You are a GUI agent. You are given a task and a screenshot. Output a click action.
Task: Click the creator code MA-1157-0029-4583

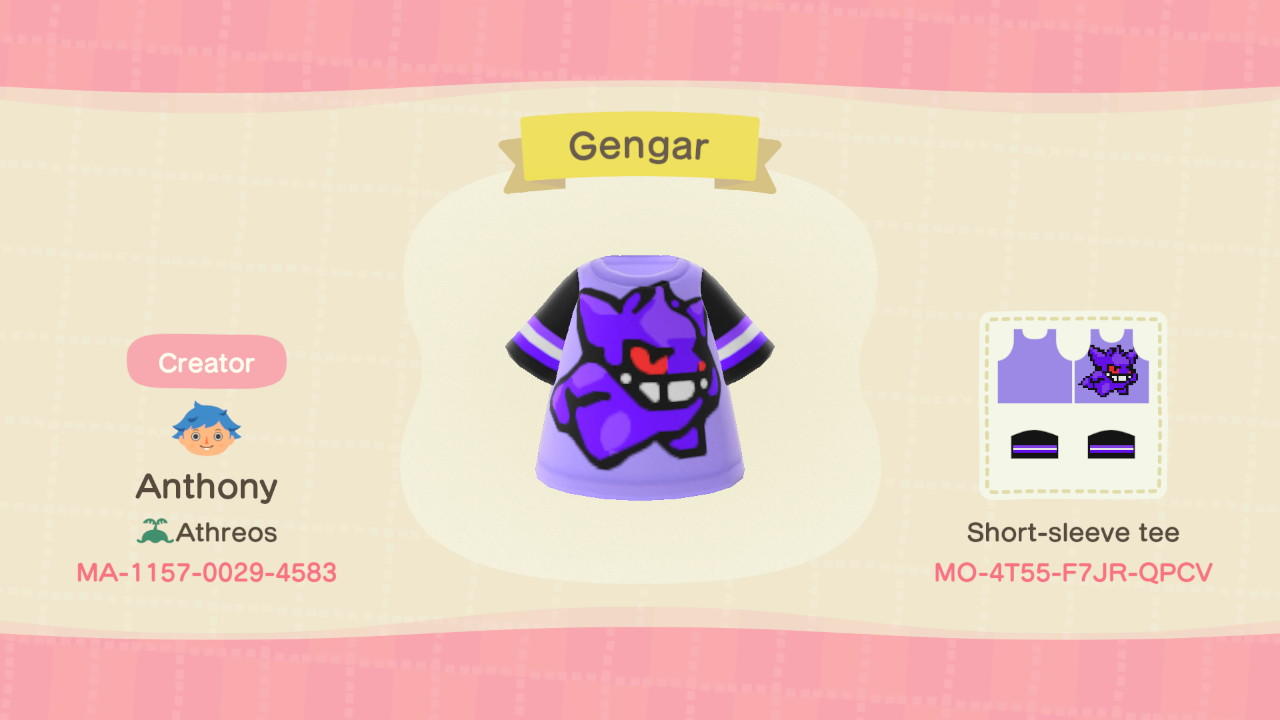206,572
